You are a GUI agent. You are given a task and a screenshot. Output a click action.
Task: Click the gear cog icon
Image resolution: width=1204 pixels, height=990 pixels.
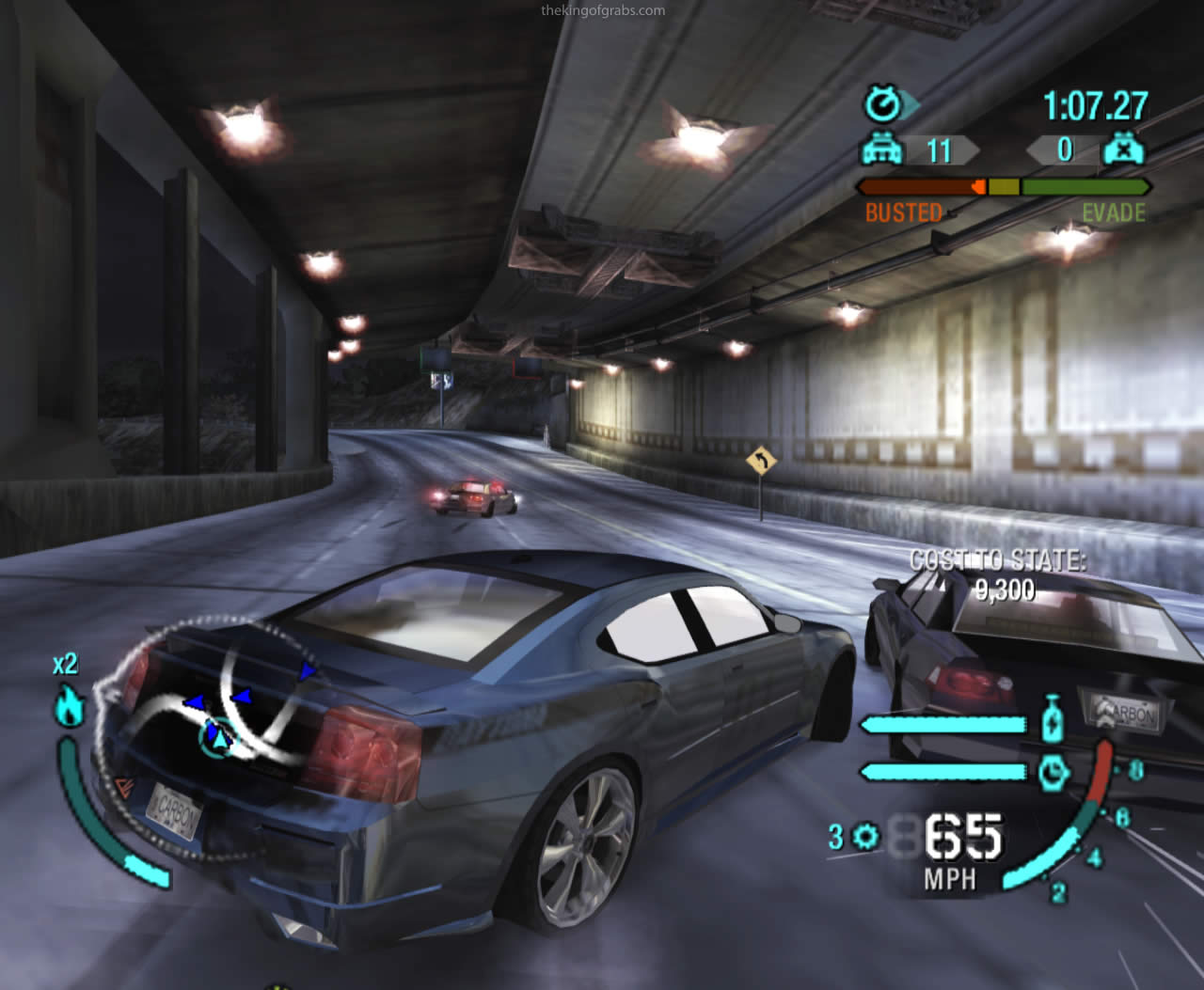pos(864,835)
